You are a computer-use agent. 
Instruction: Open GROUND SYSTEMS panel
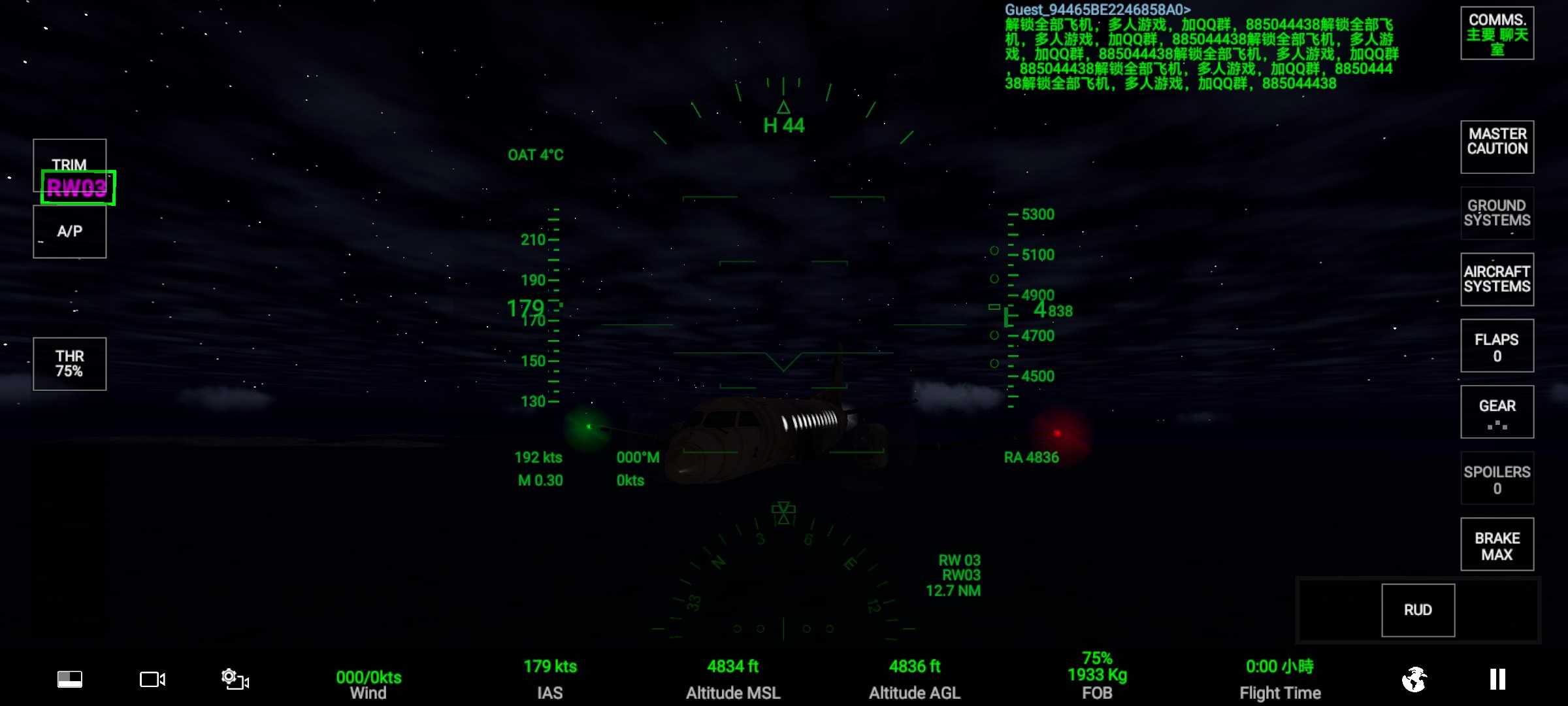(1497, 213)
